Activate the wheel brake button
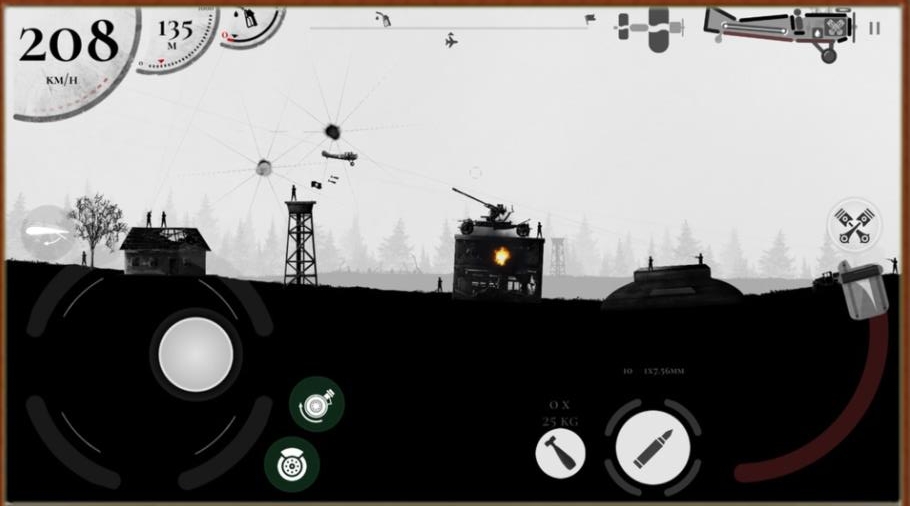Screen dimensions: 910x506 coord(292,464)
